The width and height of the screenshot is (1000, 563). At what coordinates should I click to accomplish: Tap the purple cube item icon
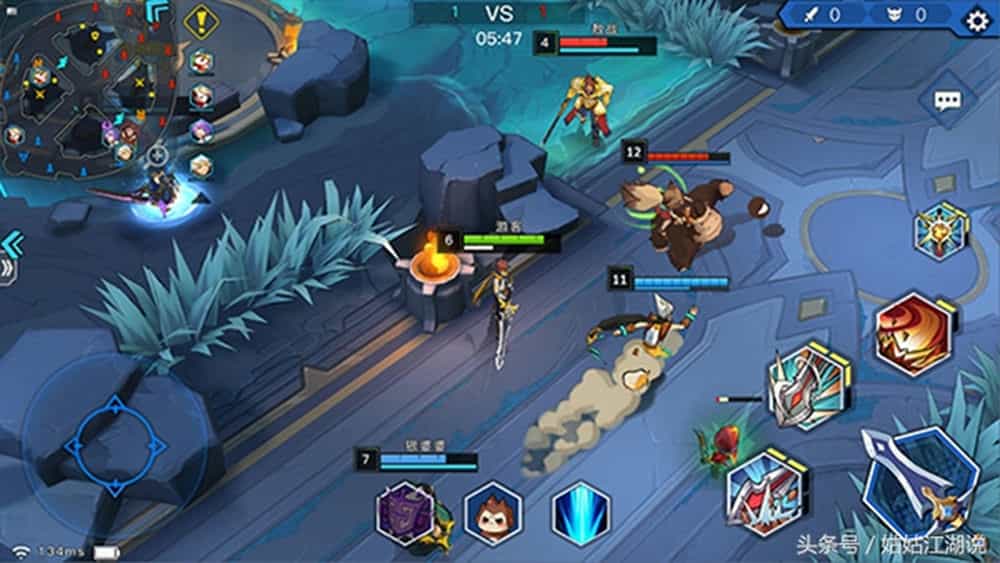click(x=405, y=514)
